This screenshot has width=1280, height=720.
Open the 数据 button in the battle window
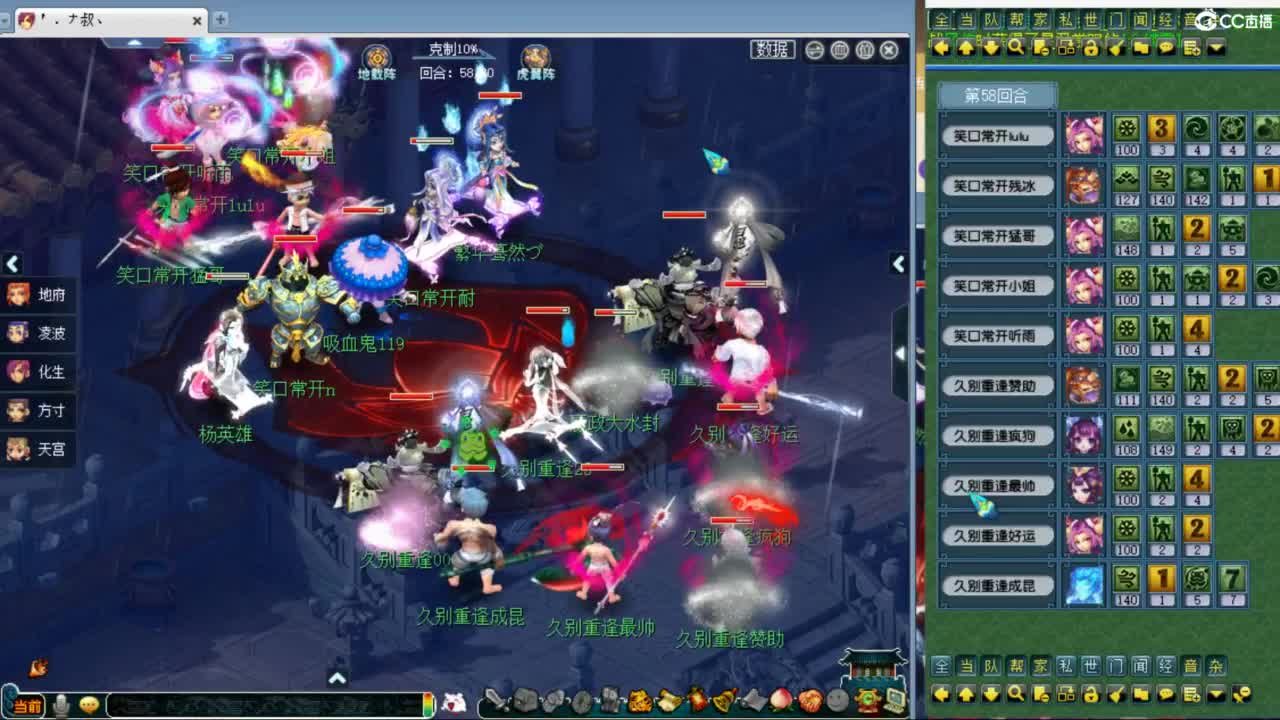click(x=770, y=49)
